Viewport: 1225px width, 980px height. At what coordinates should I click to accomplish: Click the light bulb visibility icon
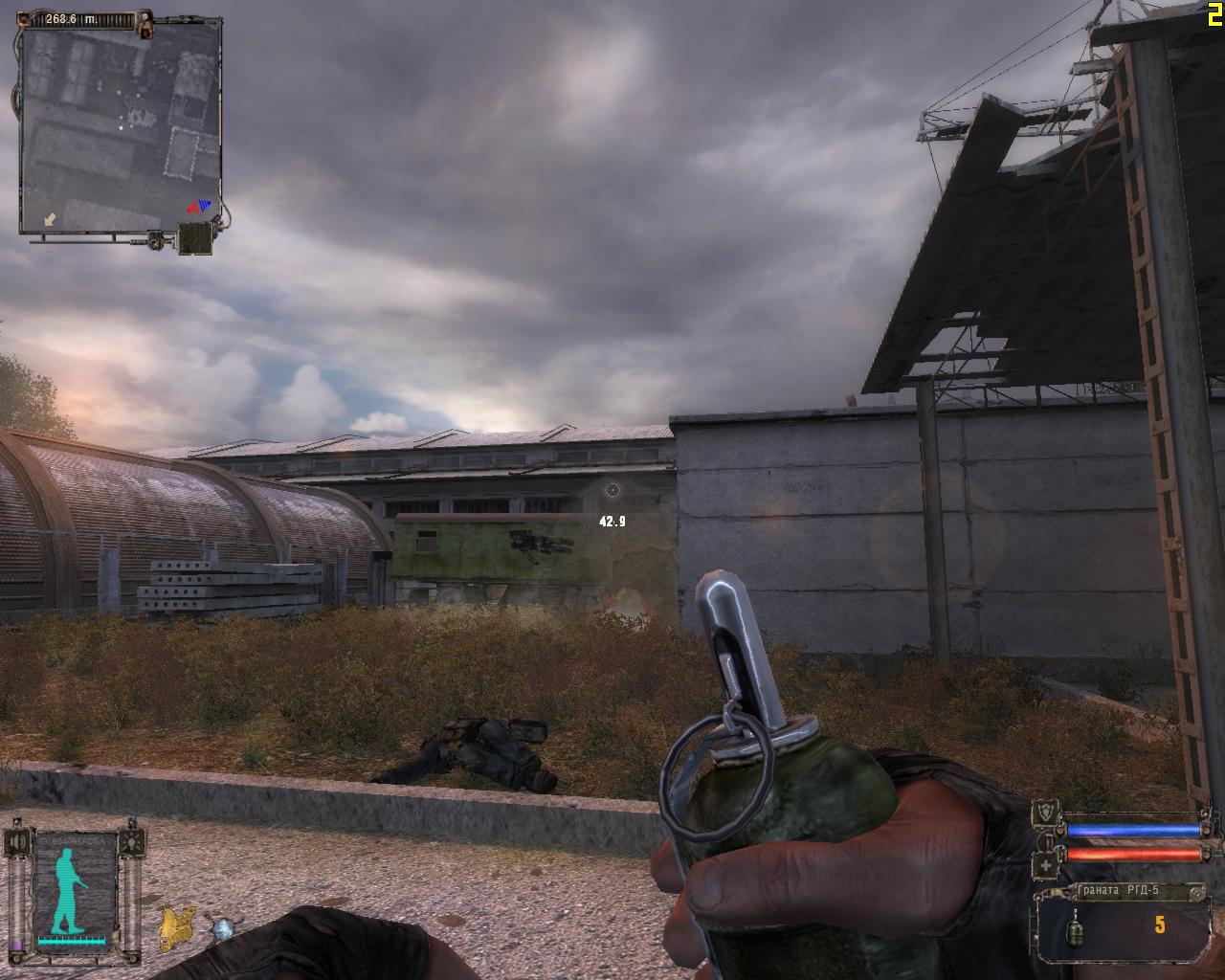pyautogui.click(x=130, y=841)
